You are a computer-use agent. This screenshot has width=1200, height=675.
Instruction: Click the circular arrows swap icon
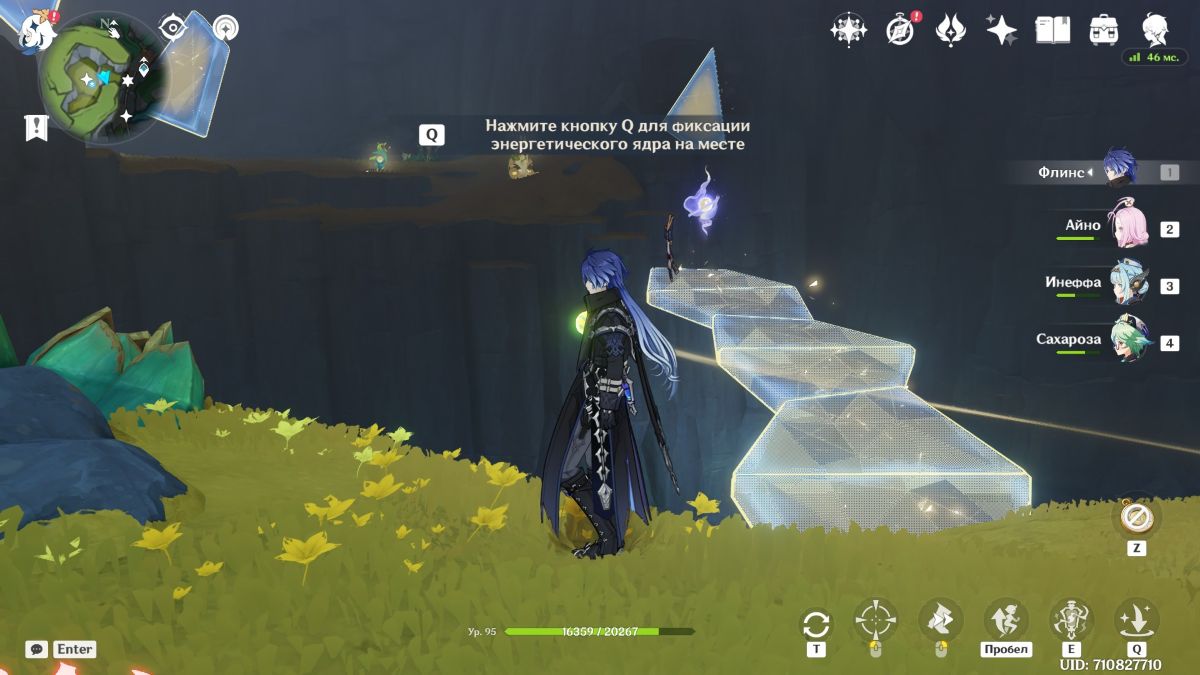point(816,625)
